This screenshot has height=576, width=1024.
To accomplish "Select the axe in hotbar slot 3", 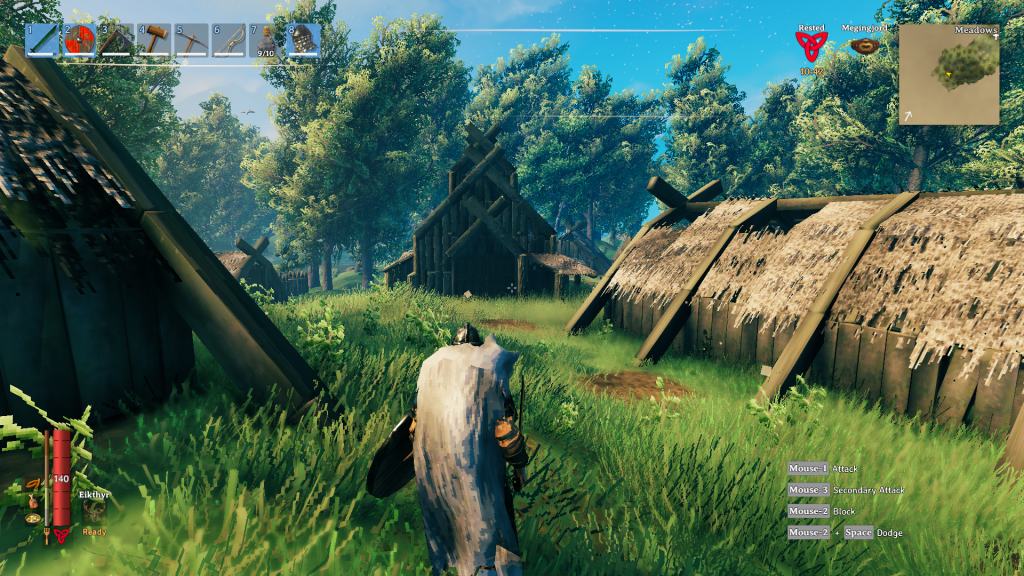I will [x=117, y=41].
